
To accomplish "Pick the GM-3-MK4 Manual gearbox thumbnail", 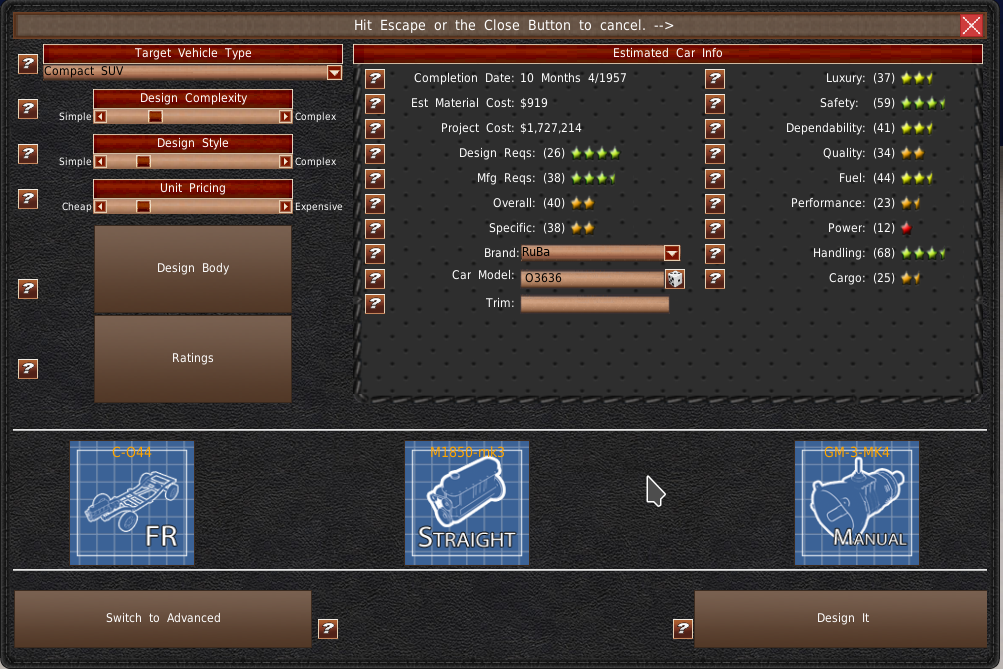I will click(857, 503).
